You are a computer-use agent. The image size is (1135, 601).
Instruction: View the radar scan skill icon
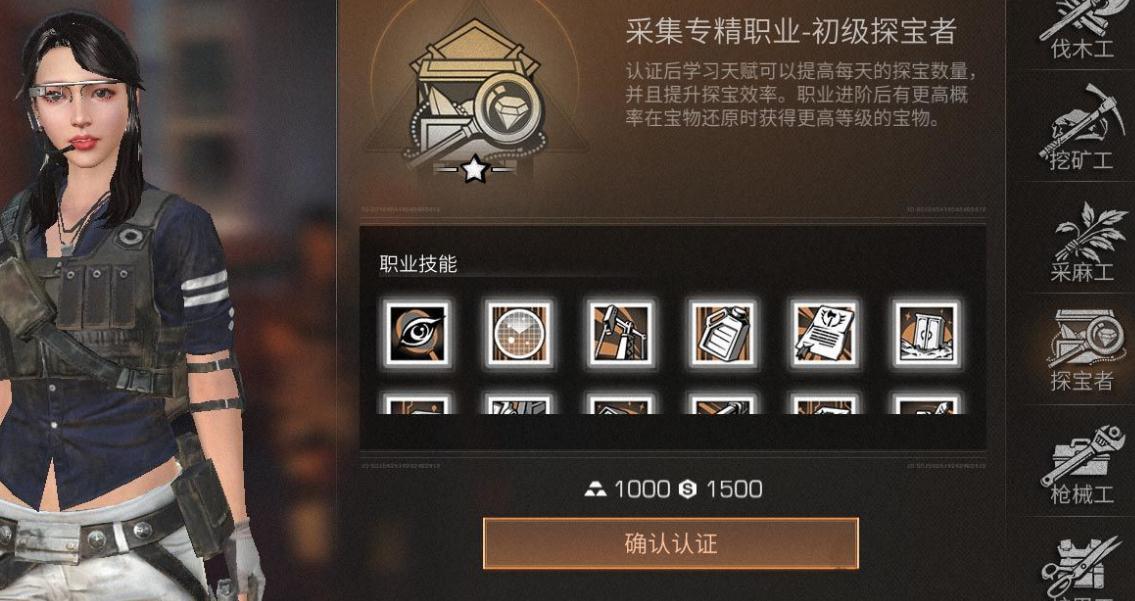coord(519,333)
